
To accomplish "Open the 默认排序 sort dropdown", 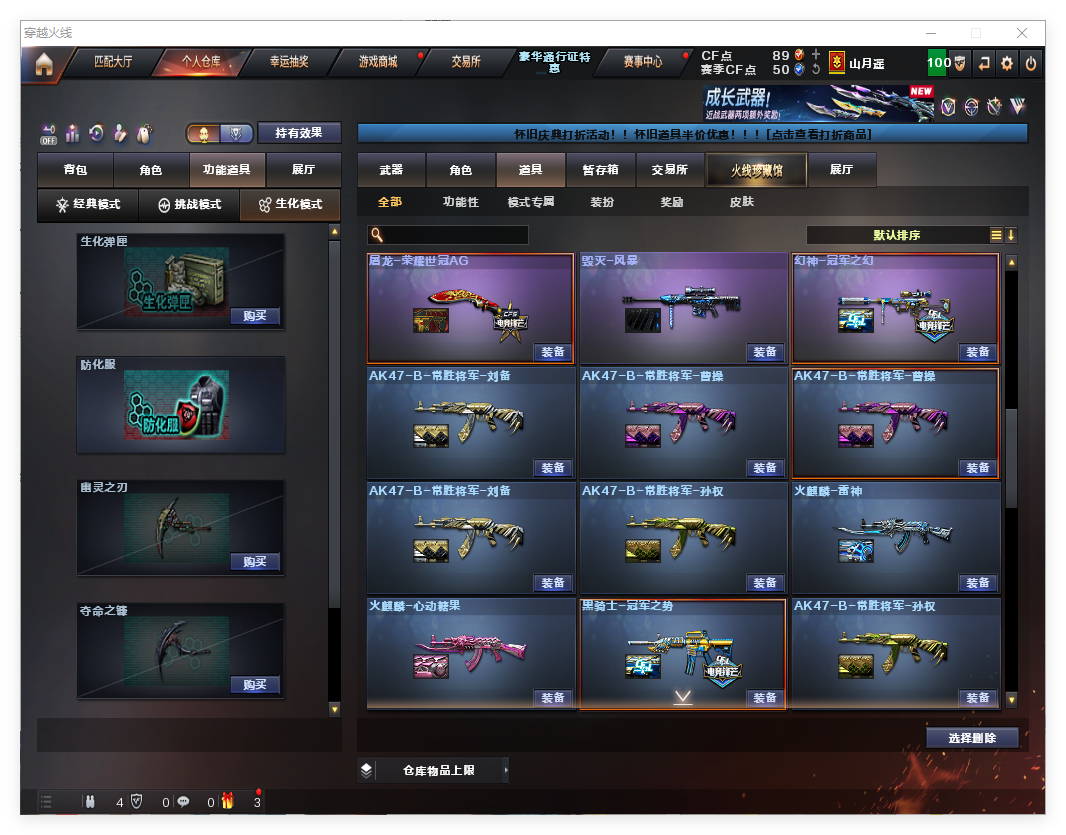I will click(x=897, y=235).
